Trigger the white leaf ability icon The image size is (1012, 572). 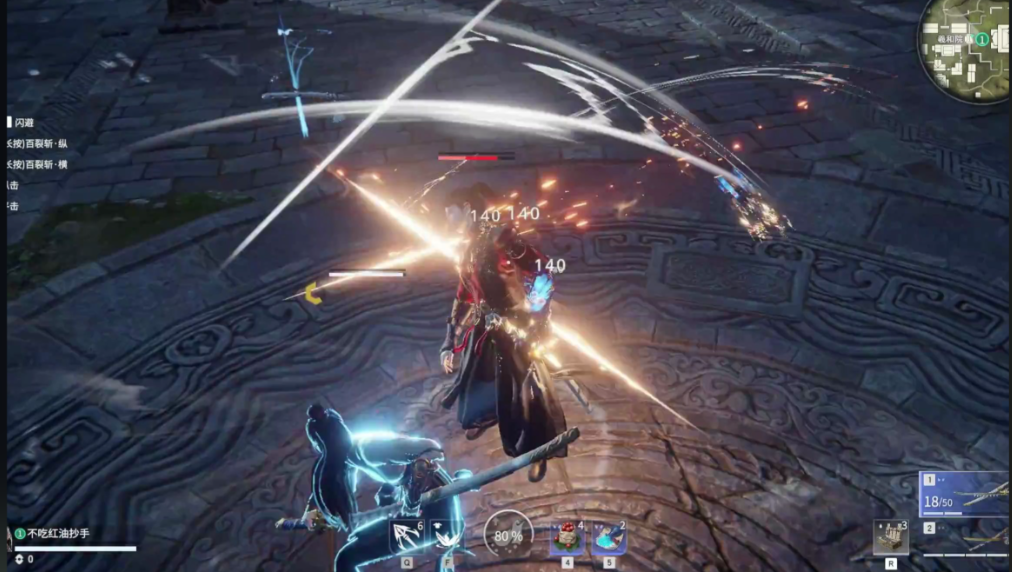[x=446, y=537]
